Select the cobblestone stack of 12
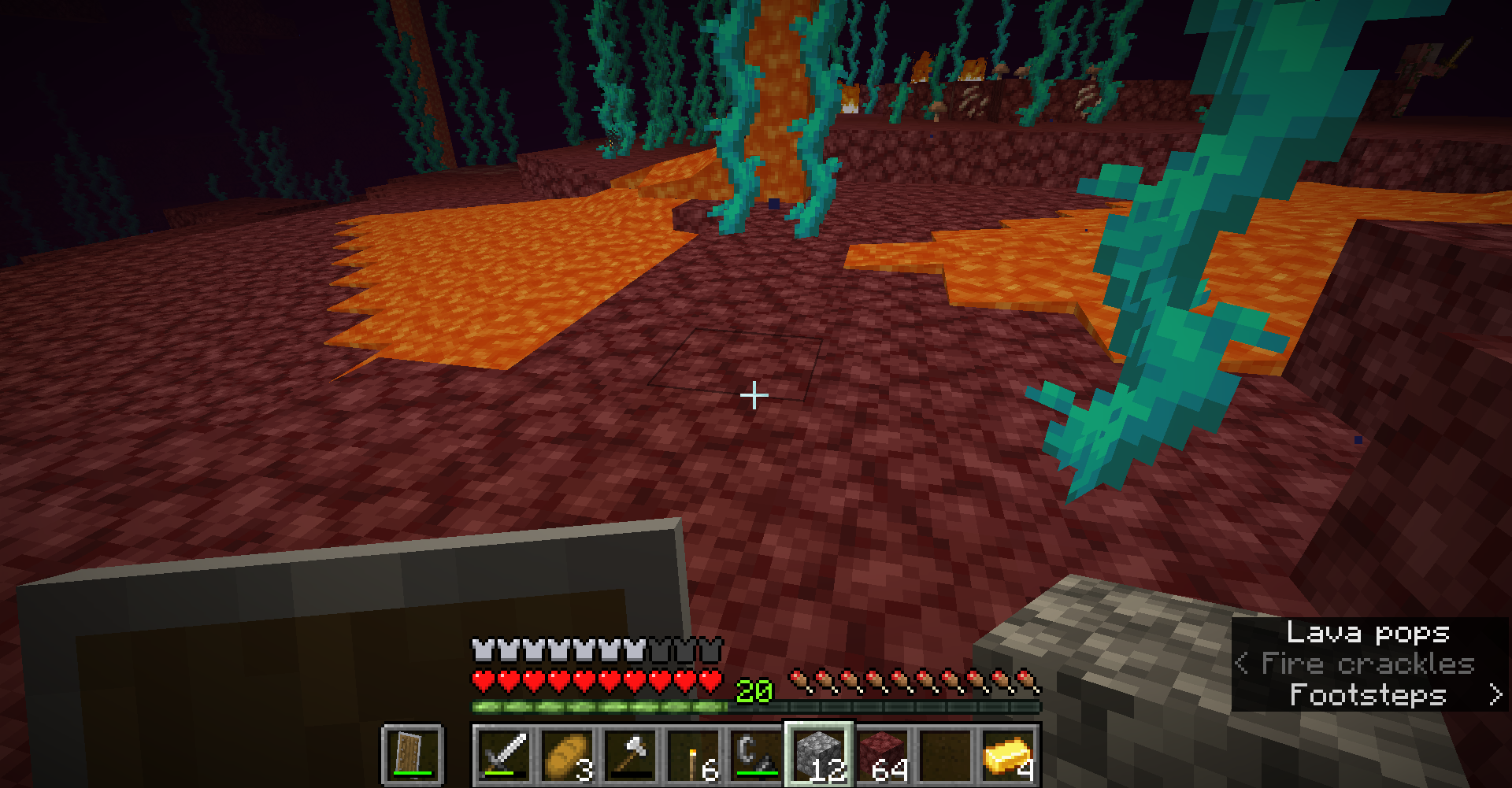This screenshot has height=788, width=1512. (x=819, y=755)
